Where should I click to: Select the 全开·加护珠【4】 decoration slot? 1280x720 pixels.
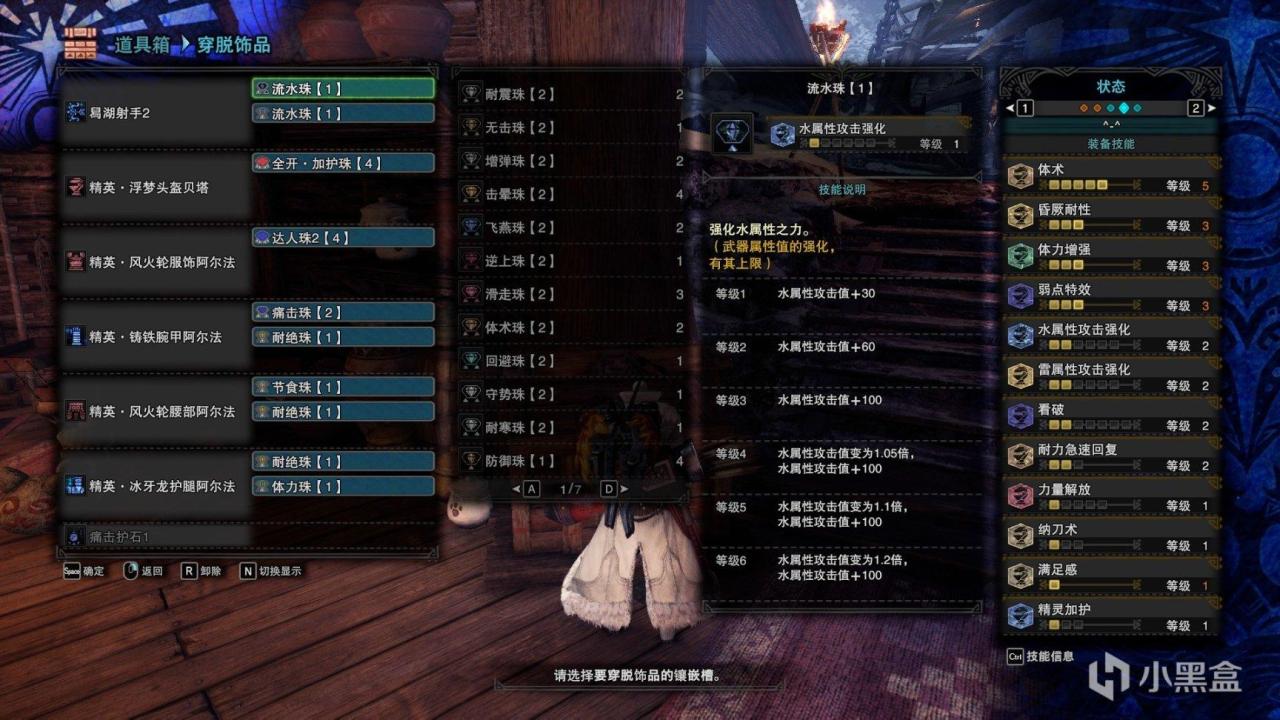[343, 163]
